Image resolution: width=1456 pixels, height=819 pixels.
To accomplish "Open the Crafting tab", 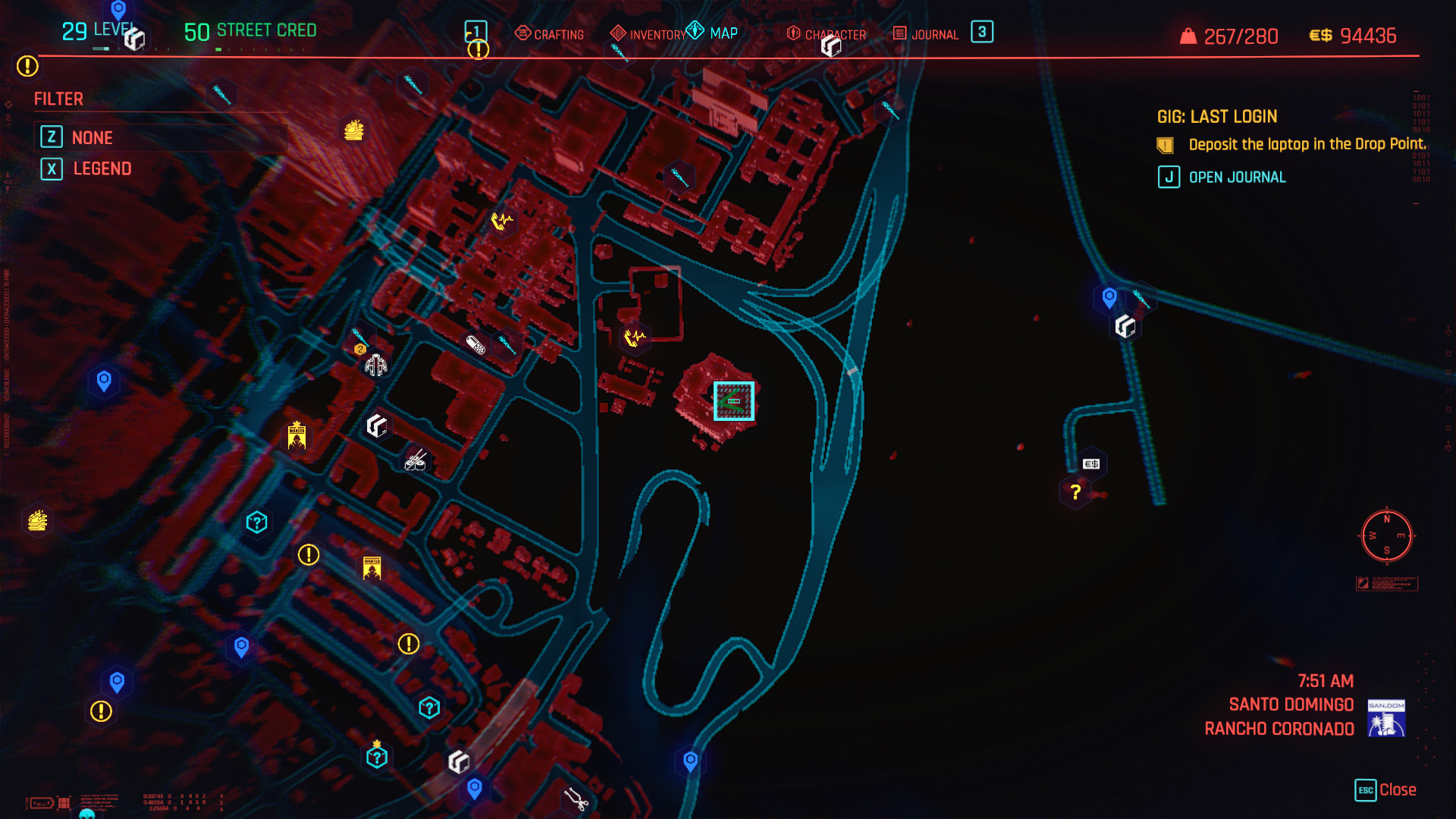I will pos(550,34).
